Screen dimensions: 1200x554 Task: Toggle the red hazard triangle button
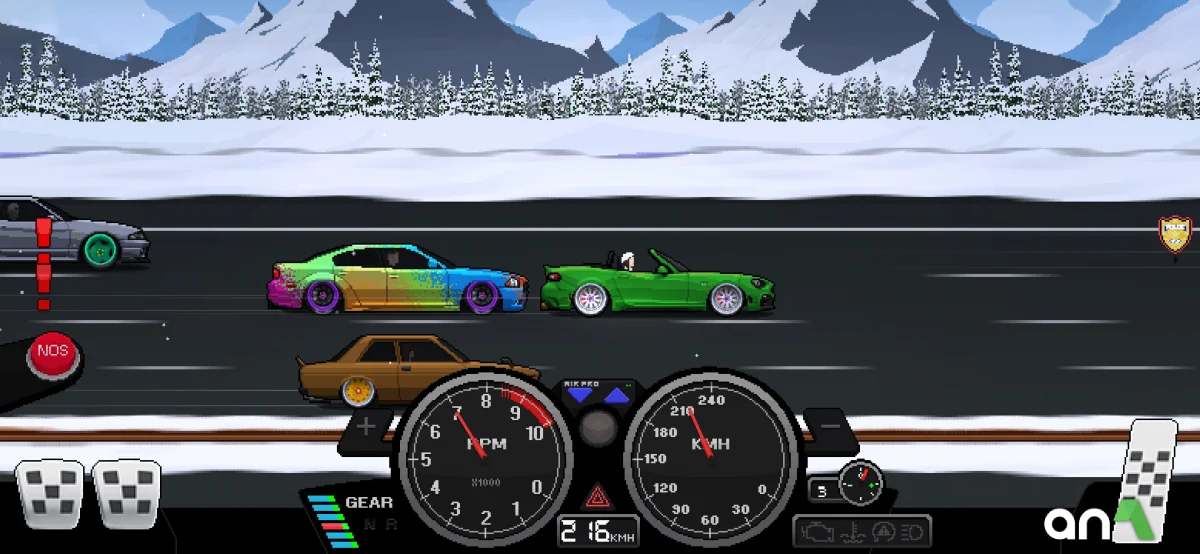click(x=598, y=494)
